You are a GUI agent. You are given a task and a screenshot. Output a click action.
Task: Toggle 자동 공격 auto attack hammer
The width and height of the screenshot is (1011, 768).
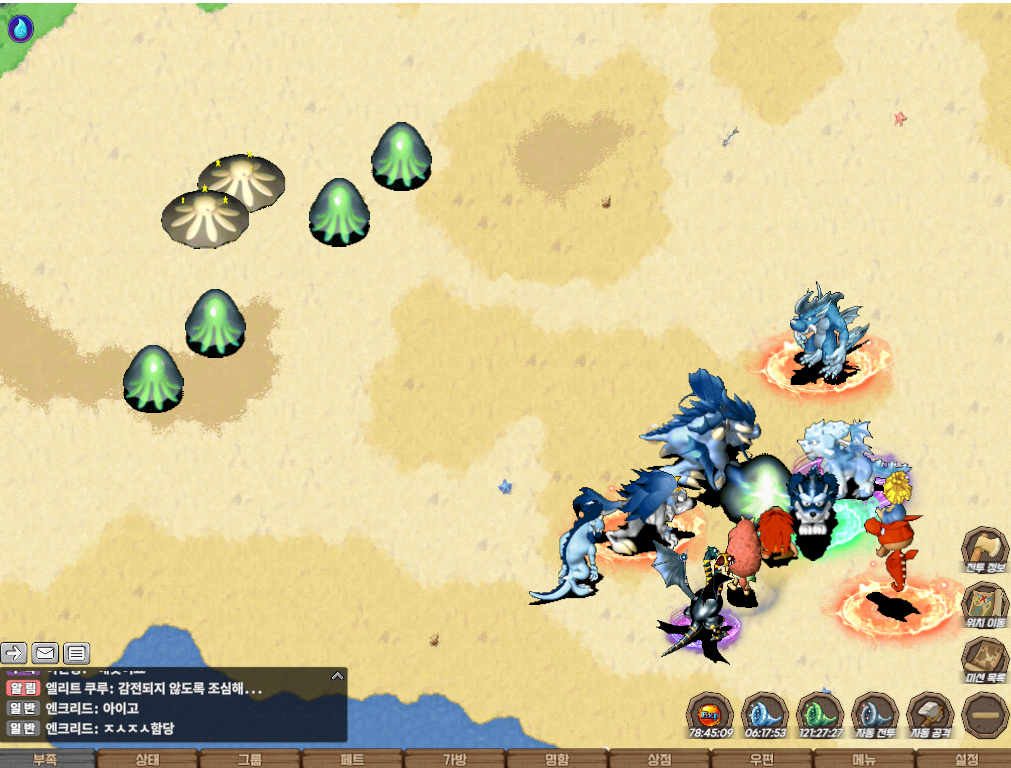[x=929, y=715]
